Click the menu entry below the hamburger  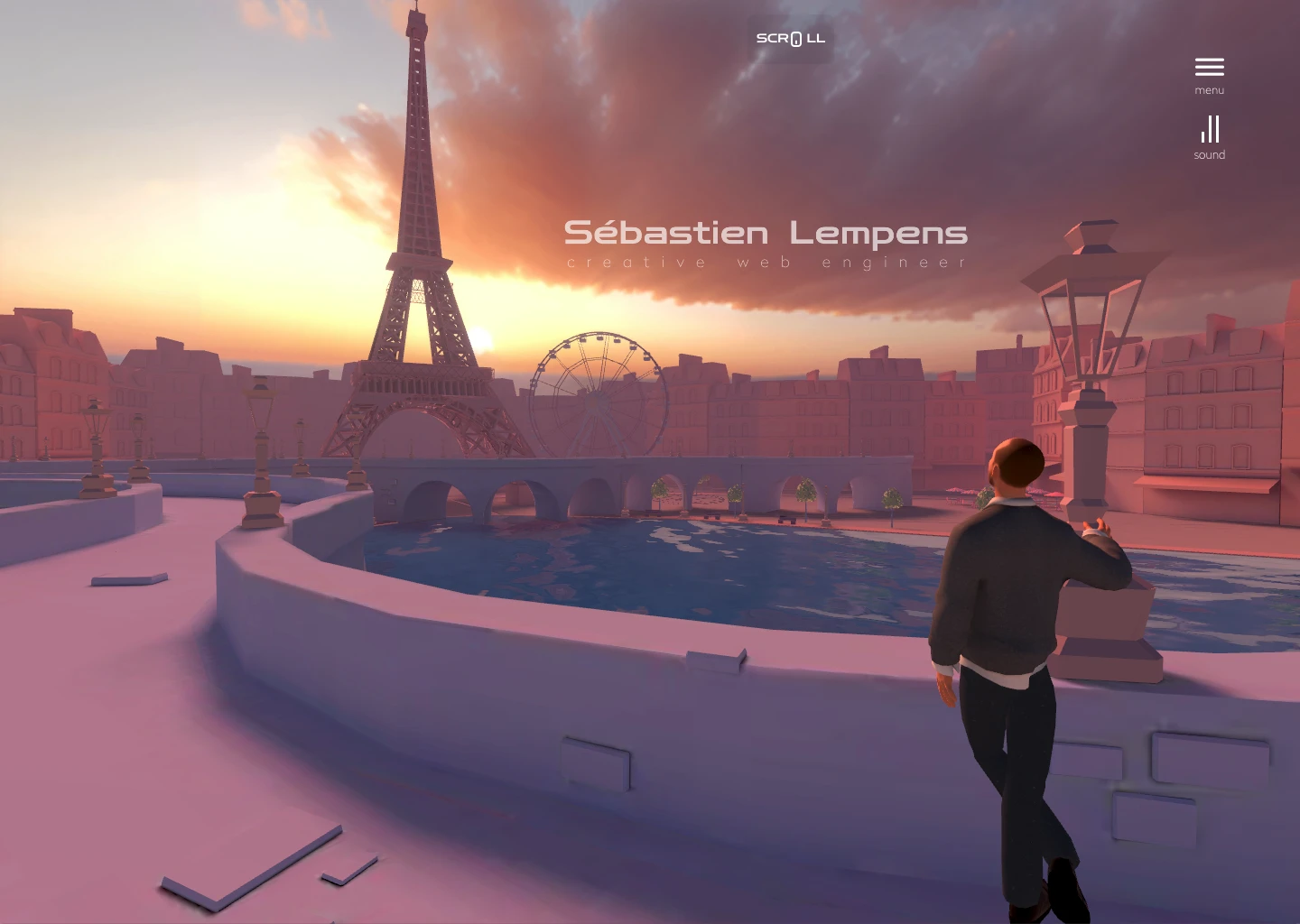(x=1209, y=89)
